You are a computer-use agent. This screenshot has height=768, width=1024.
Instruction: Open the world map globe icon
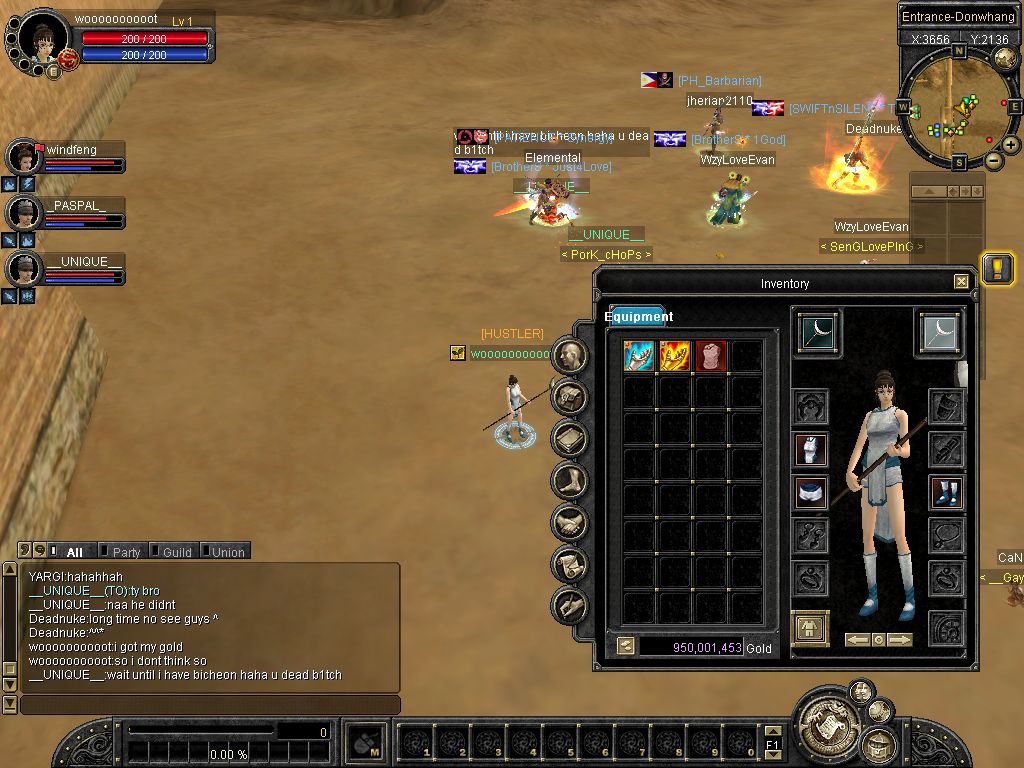[x=1005, y=59]
